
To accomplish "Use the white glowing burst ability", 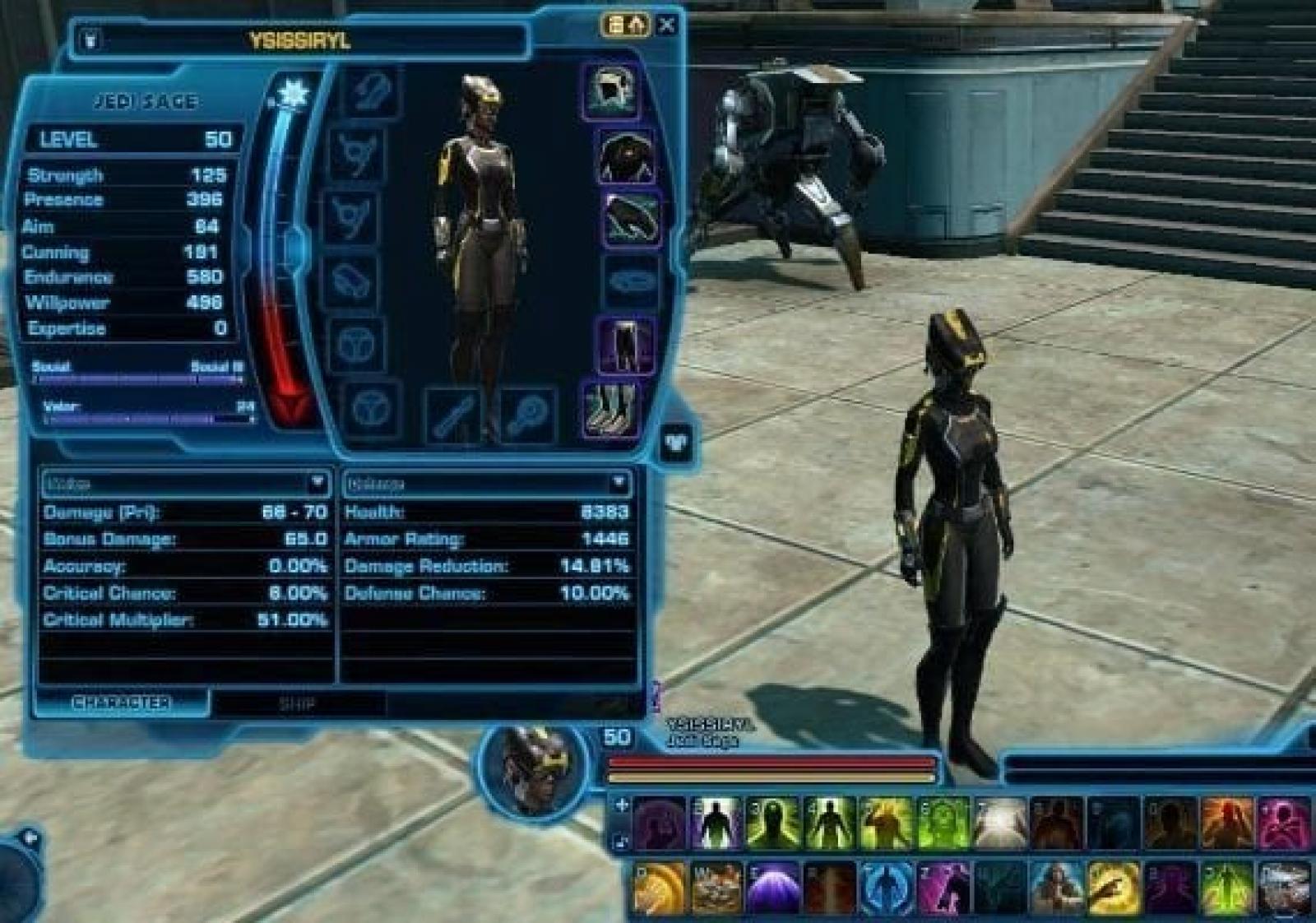I will 1000,823.
